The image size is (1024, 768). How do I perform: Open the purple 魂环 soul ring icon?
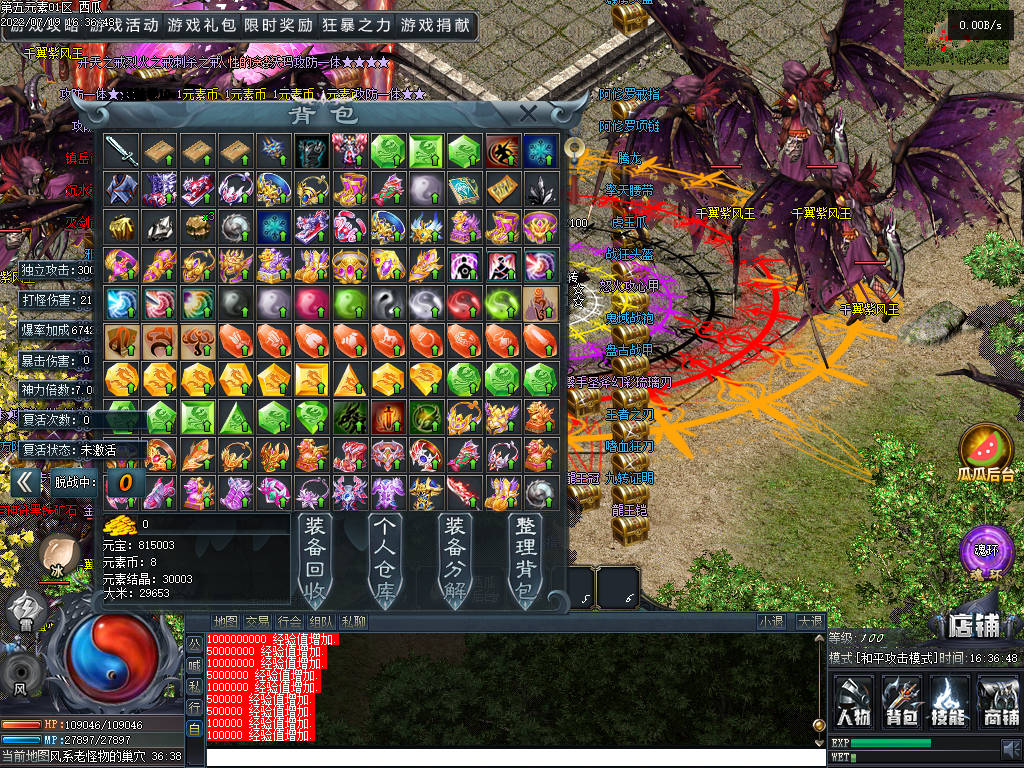click(x=980, y=550)
